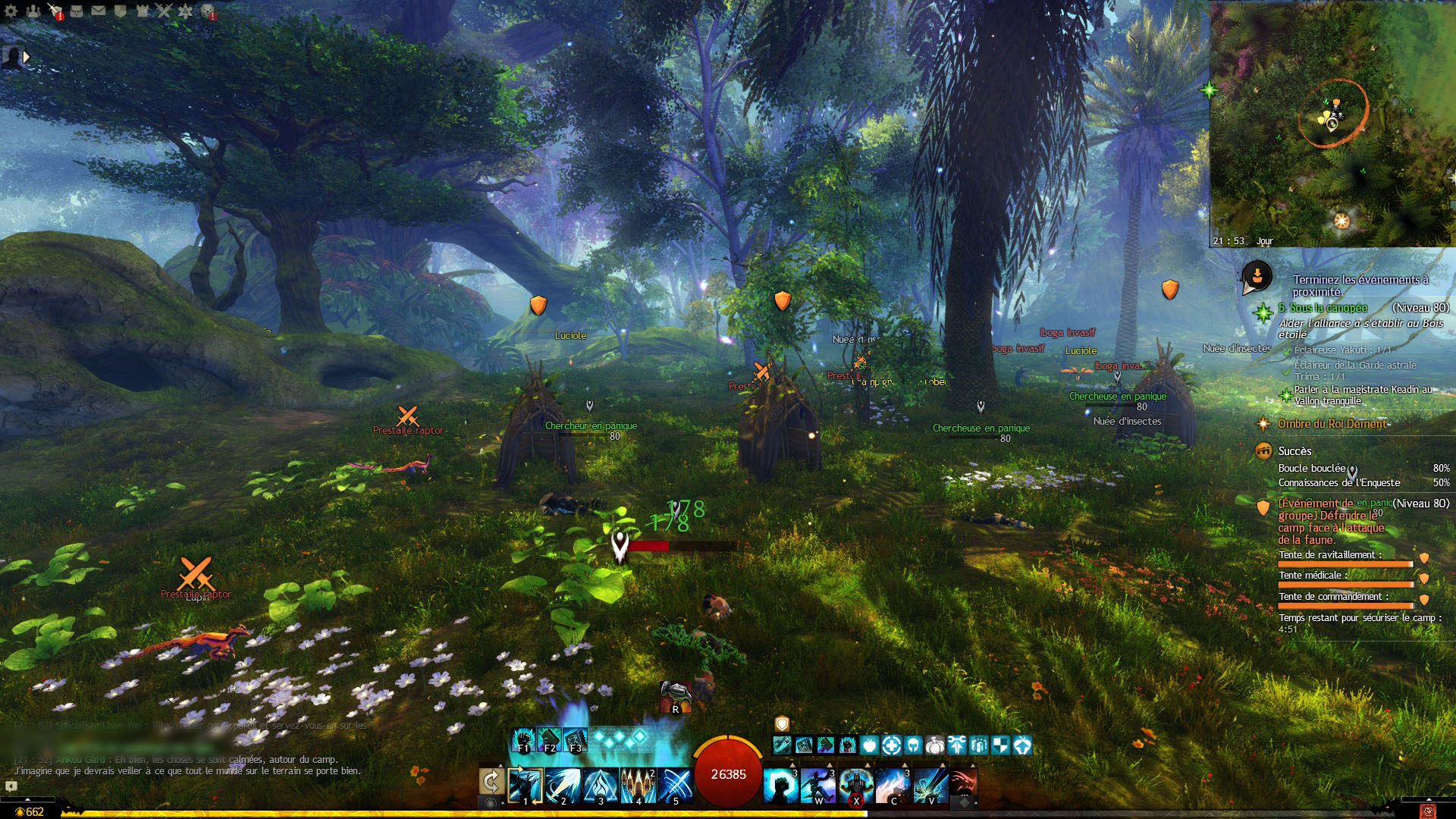Use weapon skill 1 on the skill bar
1456x819 pixels.
click(x=526, y=786)
